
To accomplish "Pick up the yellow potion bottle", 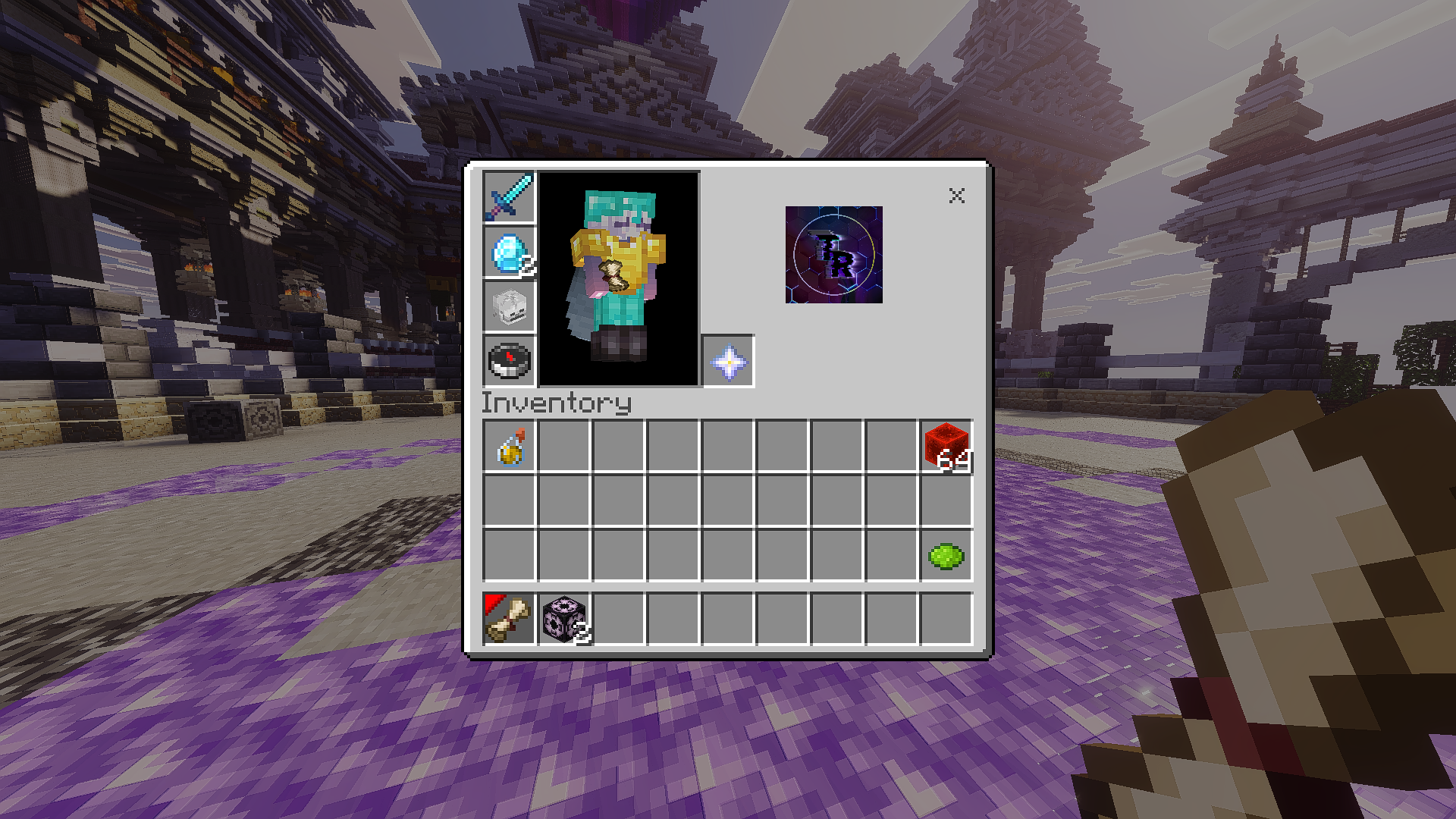I will click(x=510, y=447).
